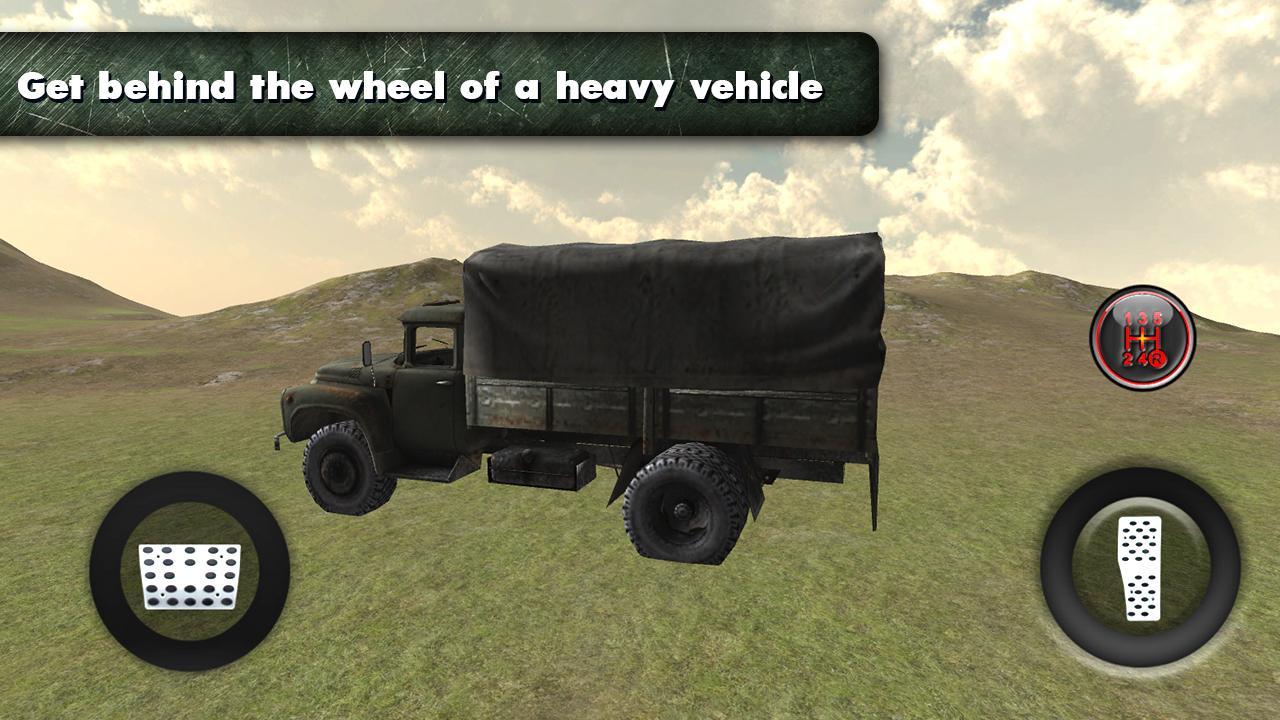Select third gear on the shifter diagram
The width and height of the screenshot is (1280, 720).
1143,320
